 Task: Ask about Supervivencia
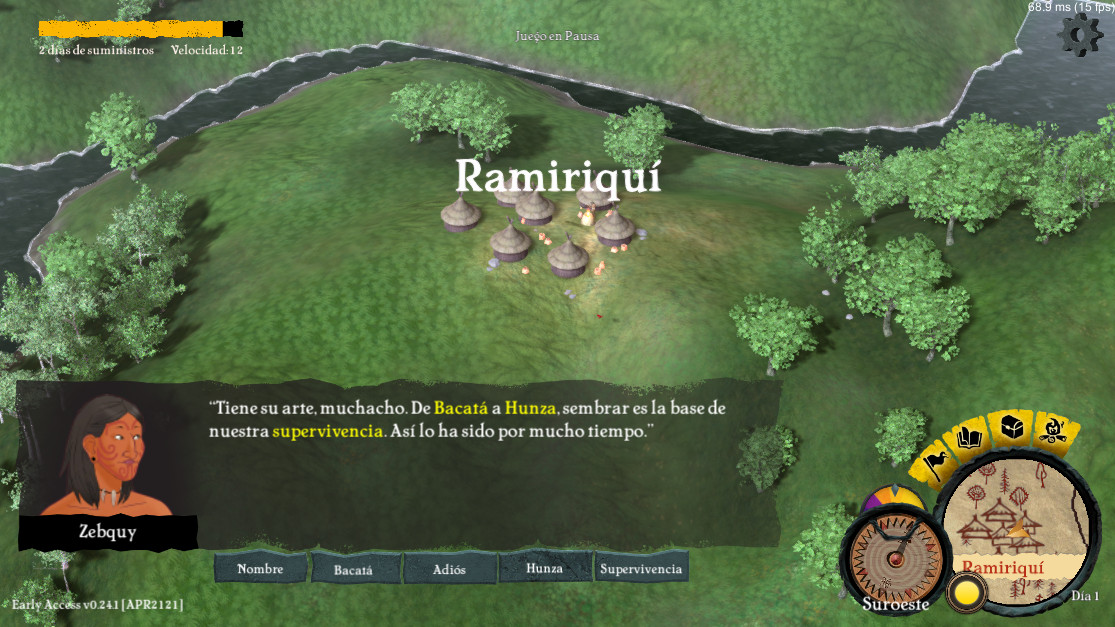tap(641, 569)
